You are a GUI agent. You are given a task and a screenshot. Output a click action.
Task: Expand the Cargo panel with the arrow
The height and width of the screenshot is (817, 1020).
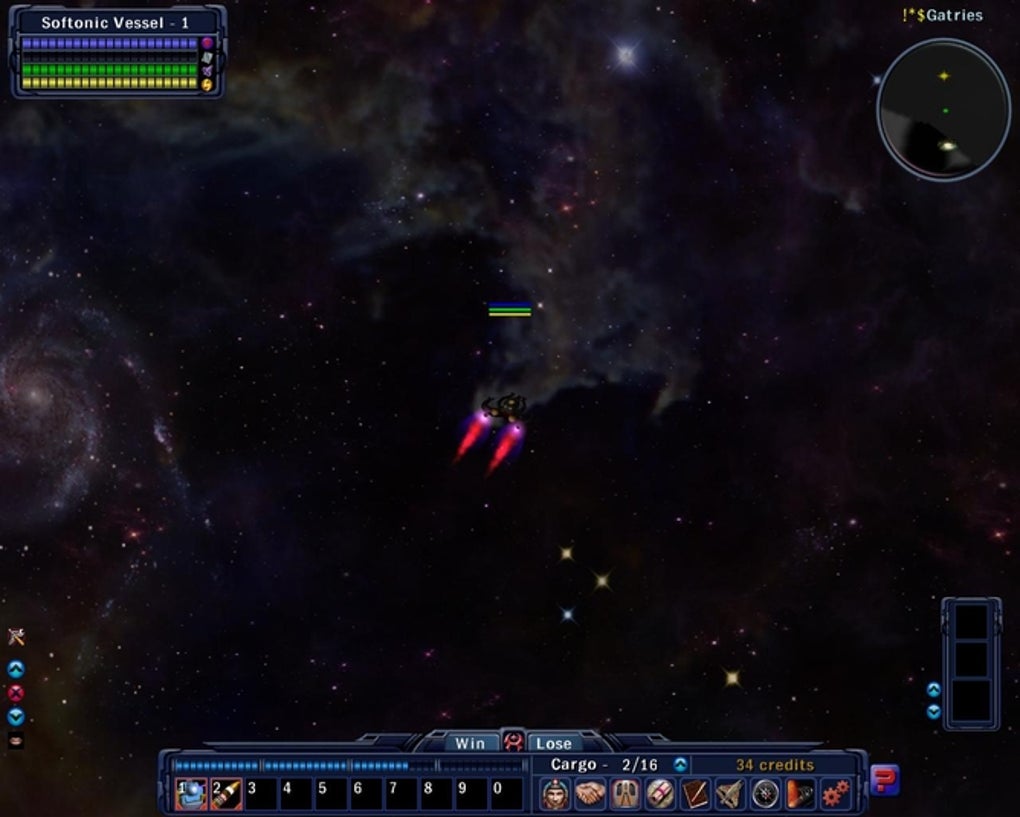(681, 765)
